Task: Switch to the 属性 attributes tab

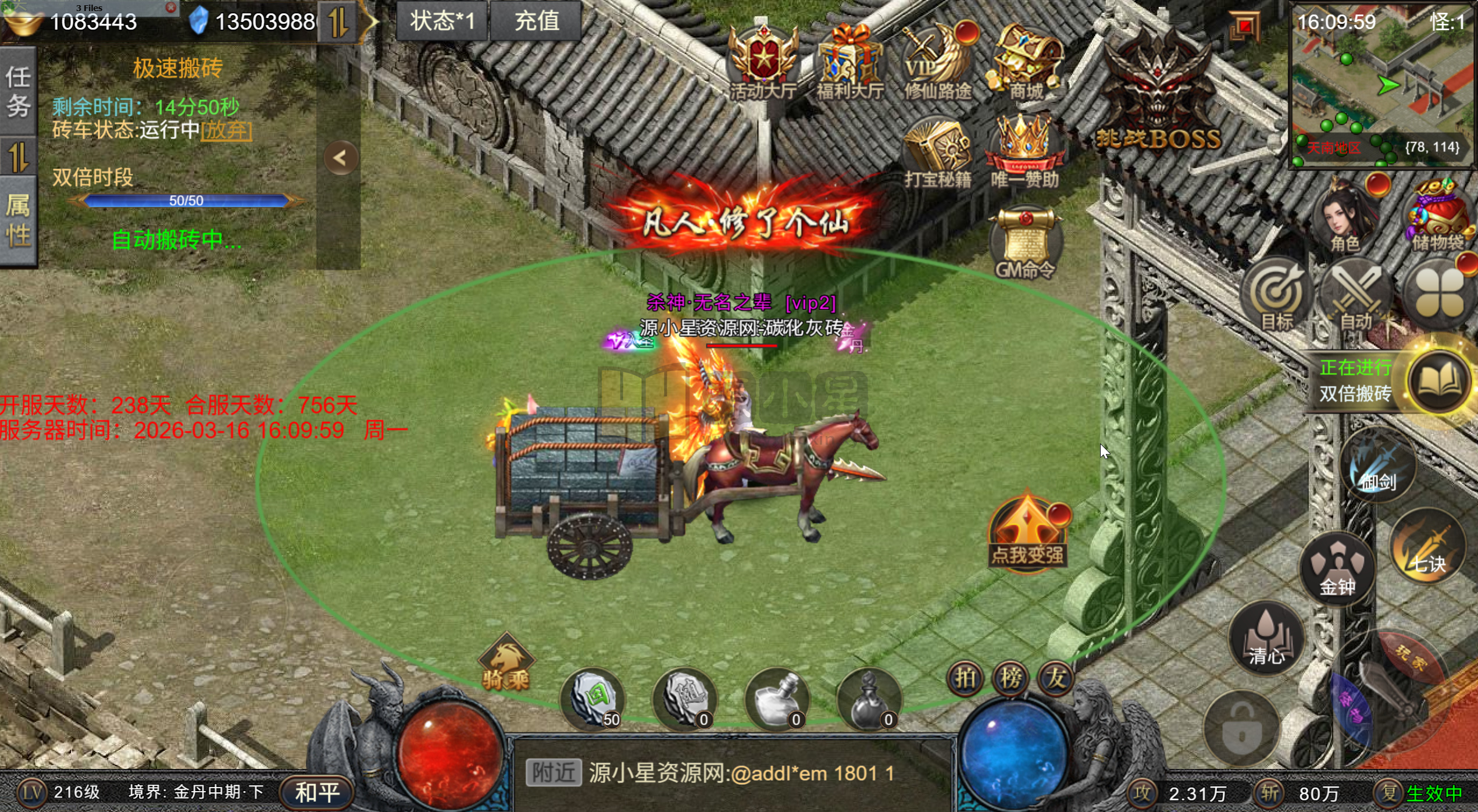Action: 18,221
